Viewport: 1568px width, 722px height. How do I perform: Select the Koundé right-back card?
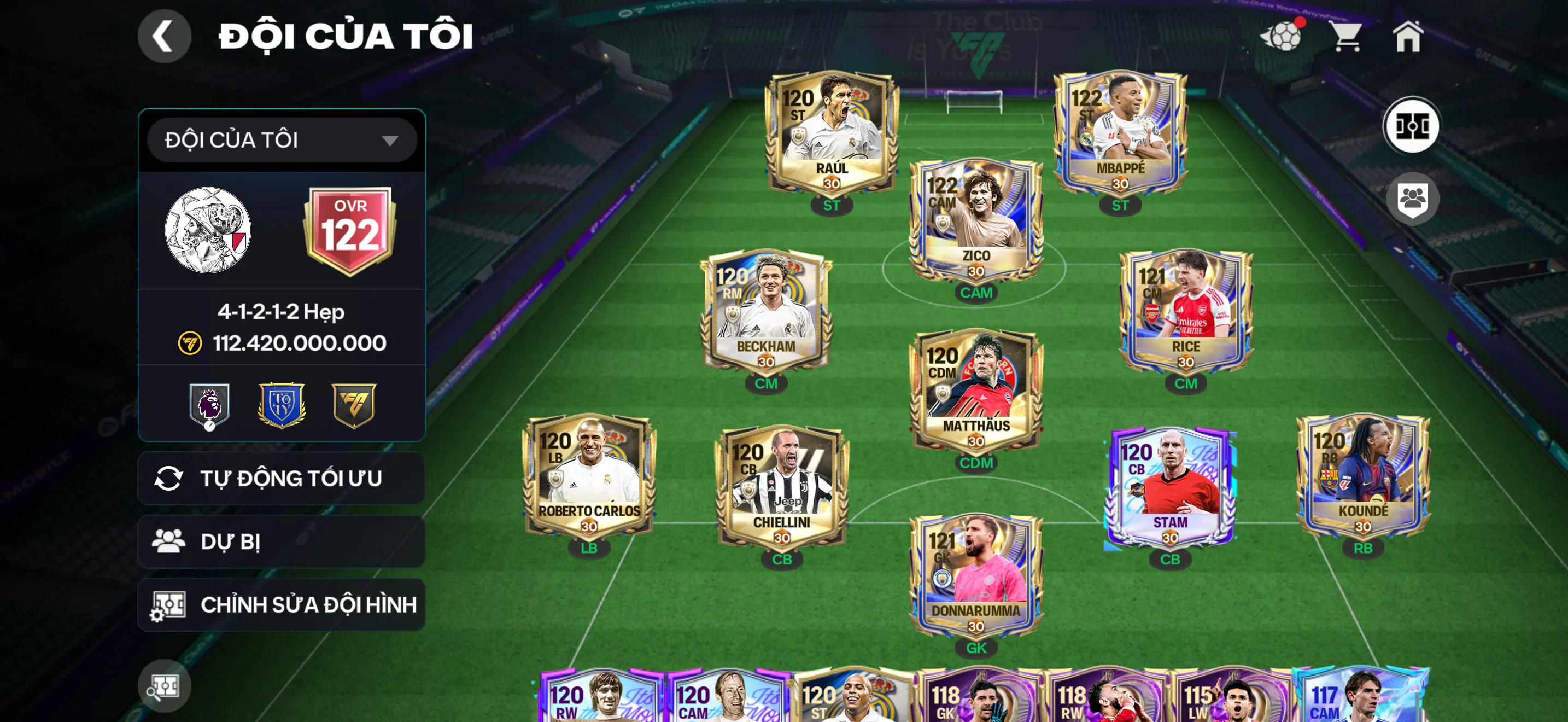tap(1363, 474)
